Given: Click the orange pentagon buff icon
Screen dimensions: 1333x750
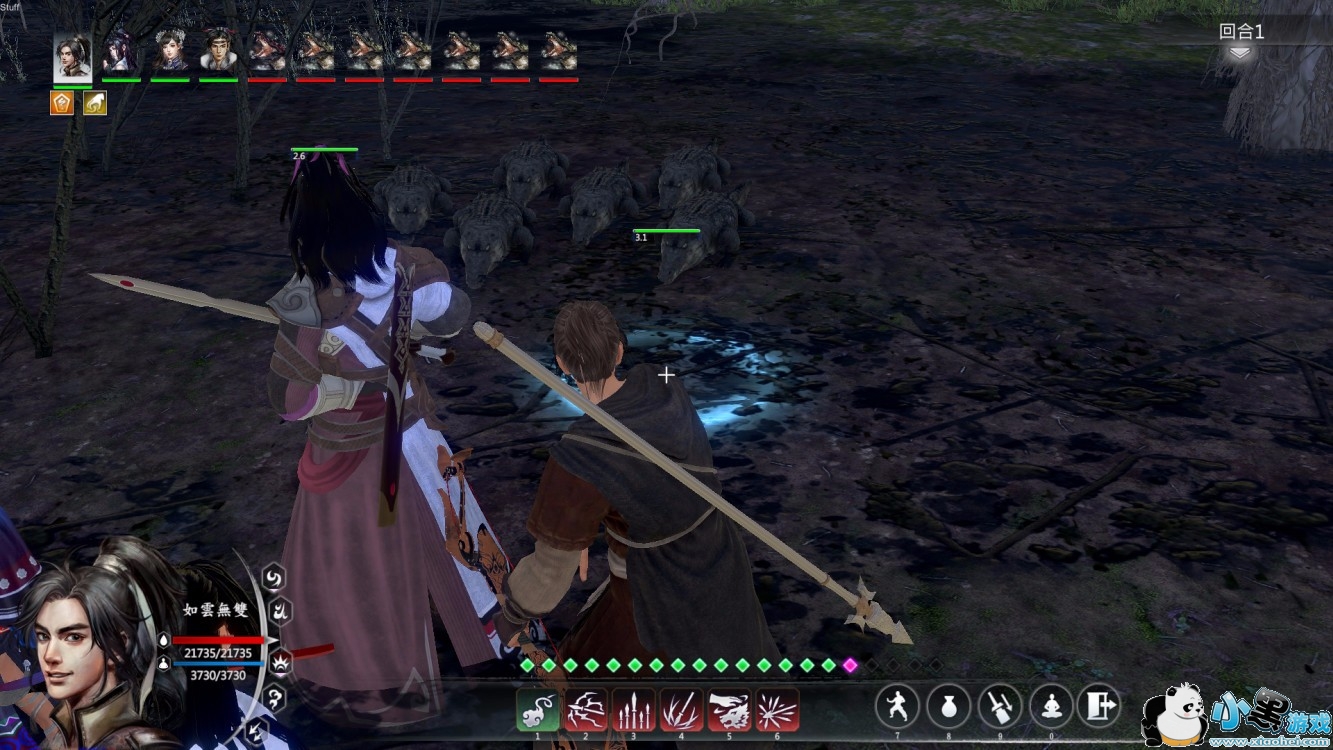Looking at the screenshot, I should tap(62, 102).
